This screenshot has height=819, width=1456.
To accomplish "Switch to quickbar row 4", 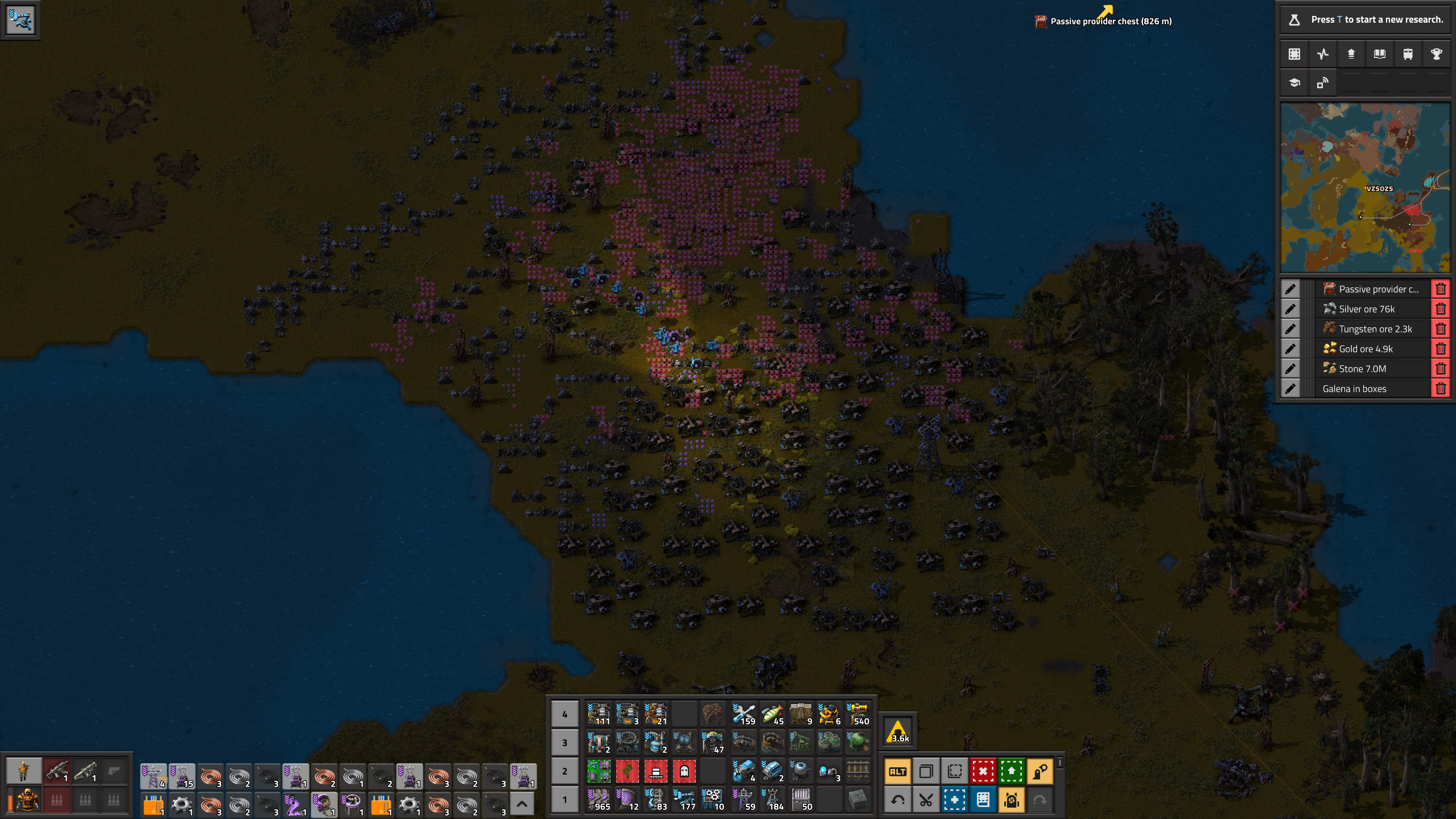I will (x=564, y=714).
